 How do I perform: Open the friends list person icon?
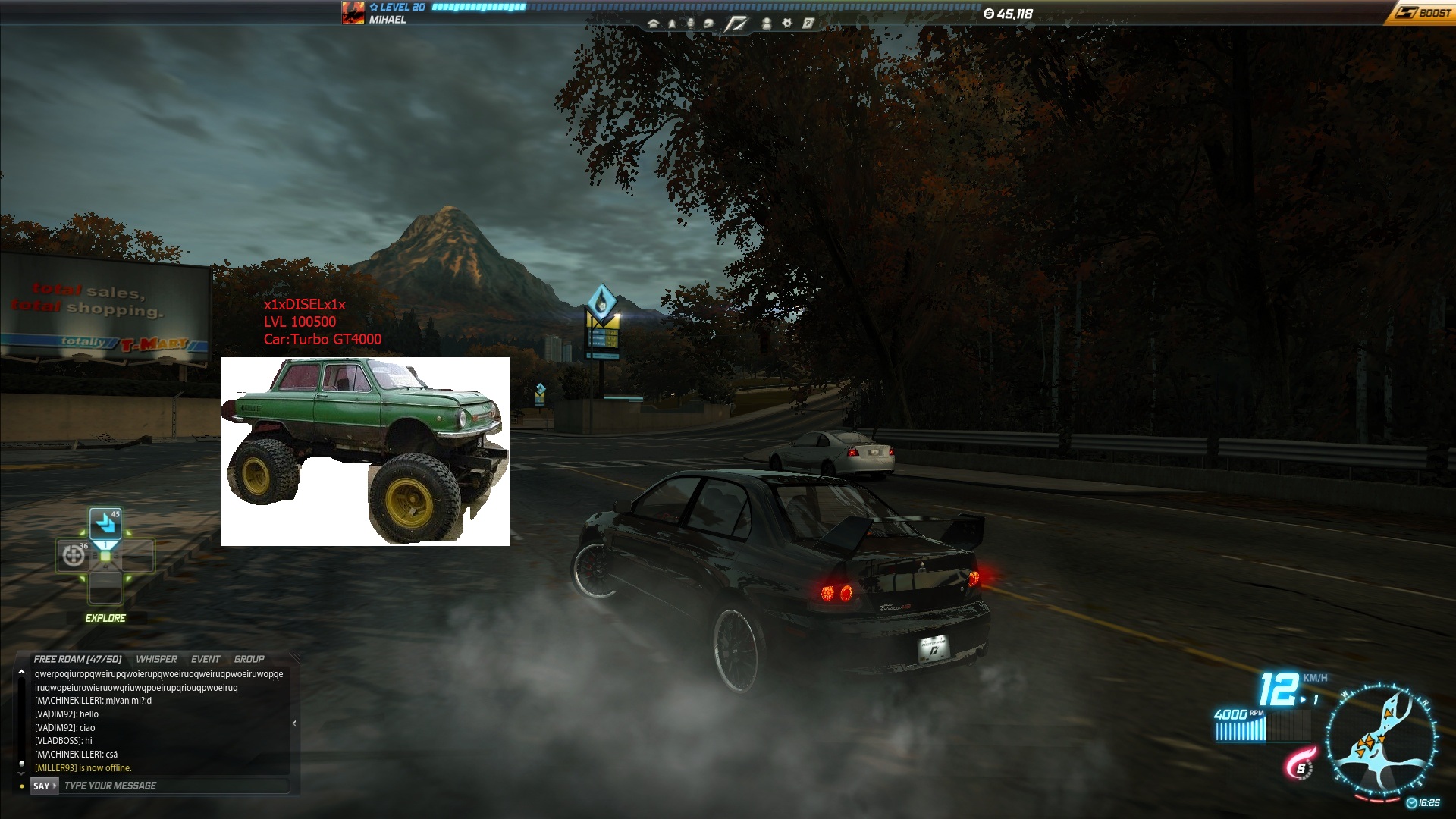coord(767,24)
